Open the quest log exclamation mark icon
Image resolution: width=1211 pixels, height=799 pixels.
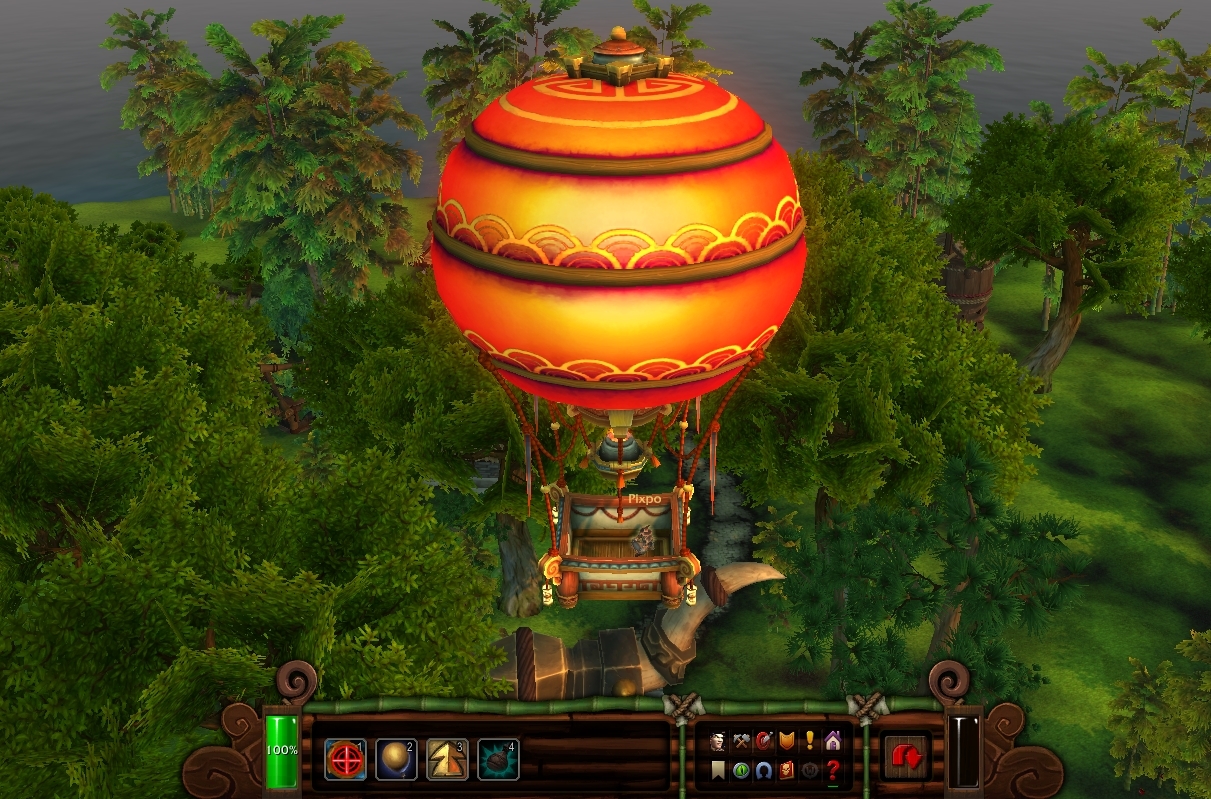coord(810,742)
